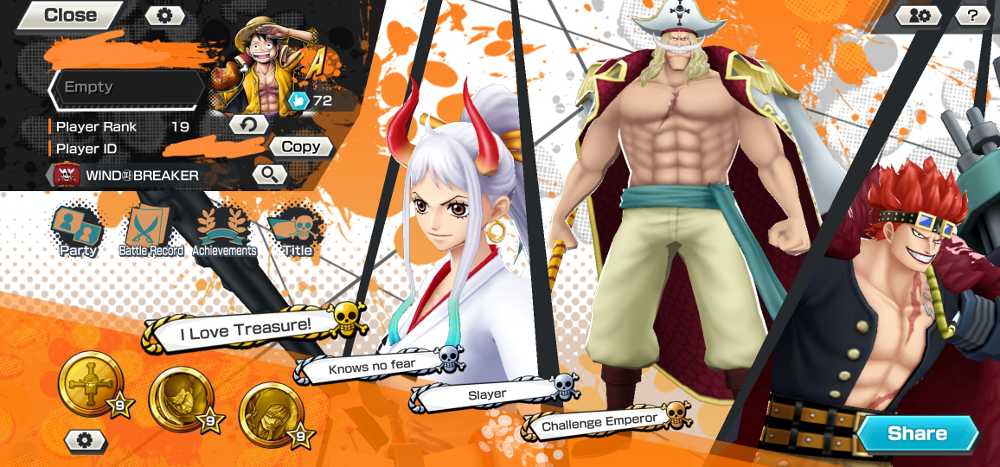The width and height of the screenshot is (1000, 467).
Task: Share the profile card
Action: [916, 433]
